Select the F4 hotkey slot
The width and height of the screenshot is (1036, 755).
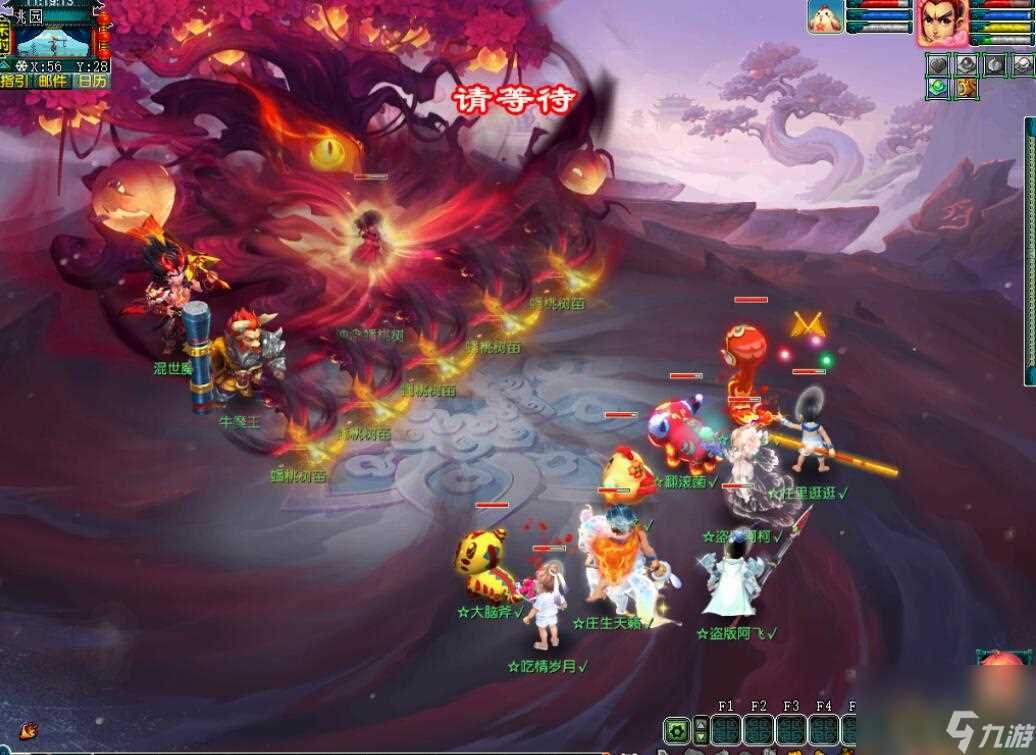click(824, 729)
